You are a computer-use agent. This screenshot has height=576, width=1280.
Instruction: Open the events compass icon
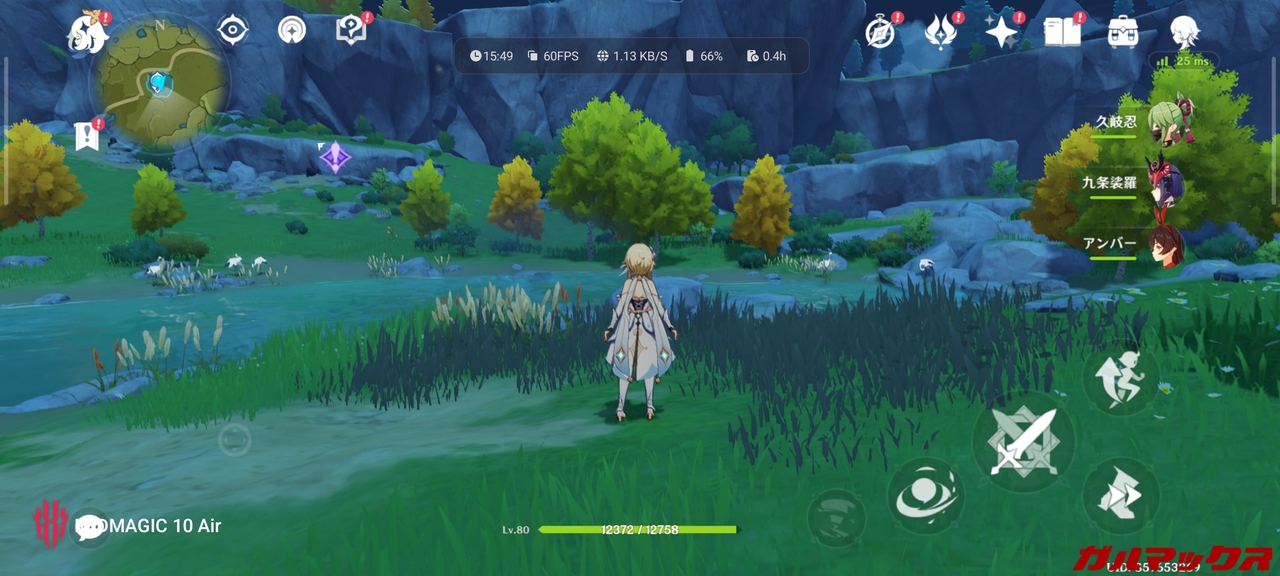[880, 32]
